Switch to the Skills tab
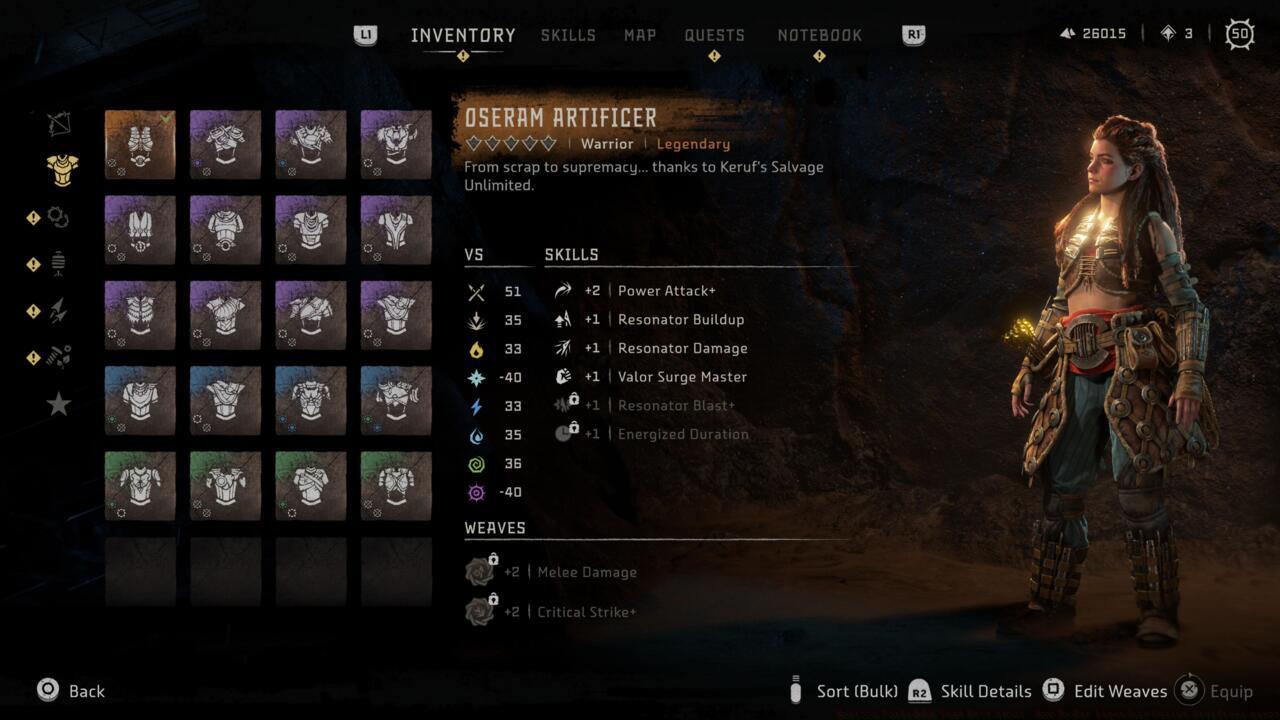The width and height of the screenshot is (1280, 720). (568, 34)
